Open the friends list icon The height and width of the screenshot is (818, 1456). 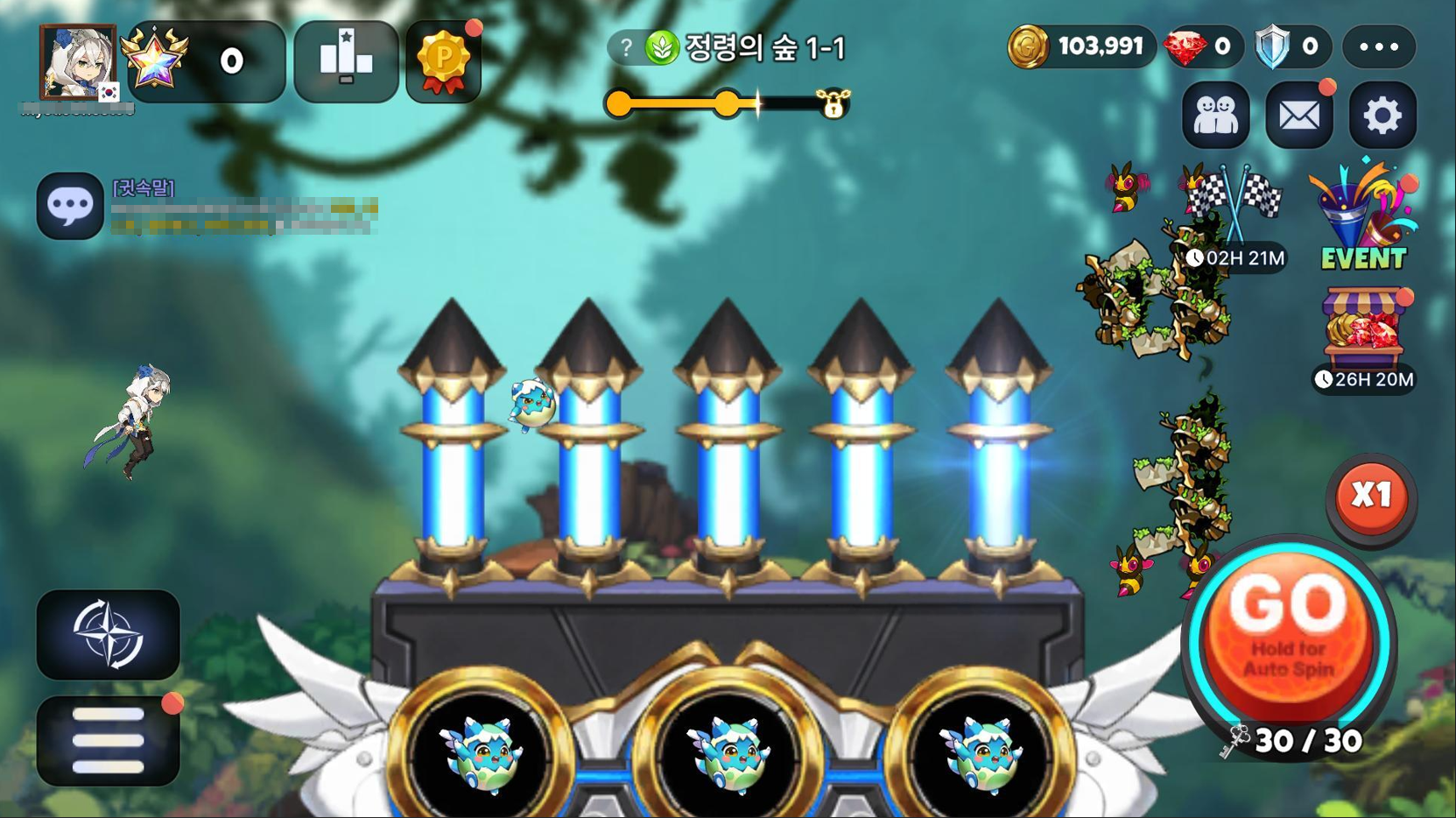[1215, 115]
